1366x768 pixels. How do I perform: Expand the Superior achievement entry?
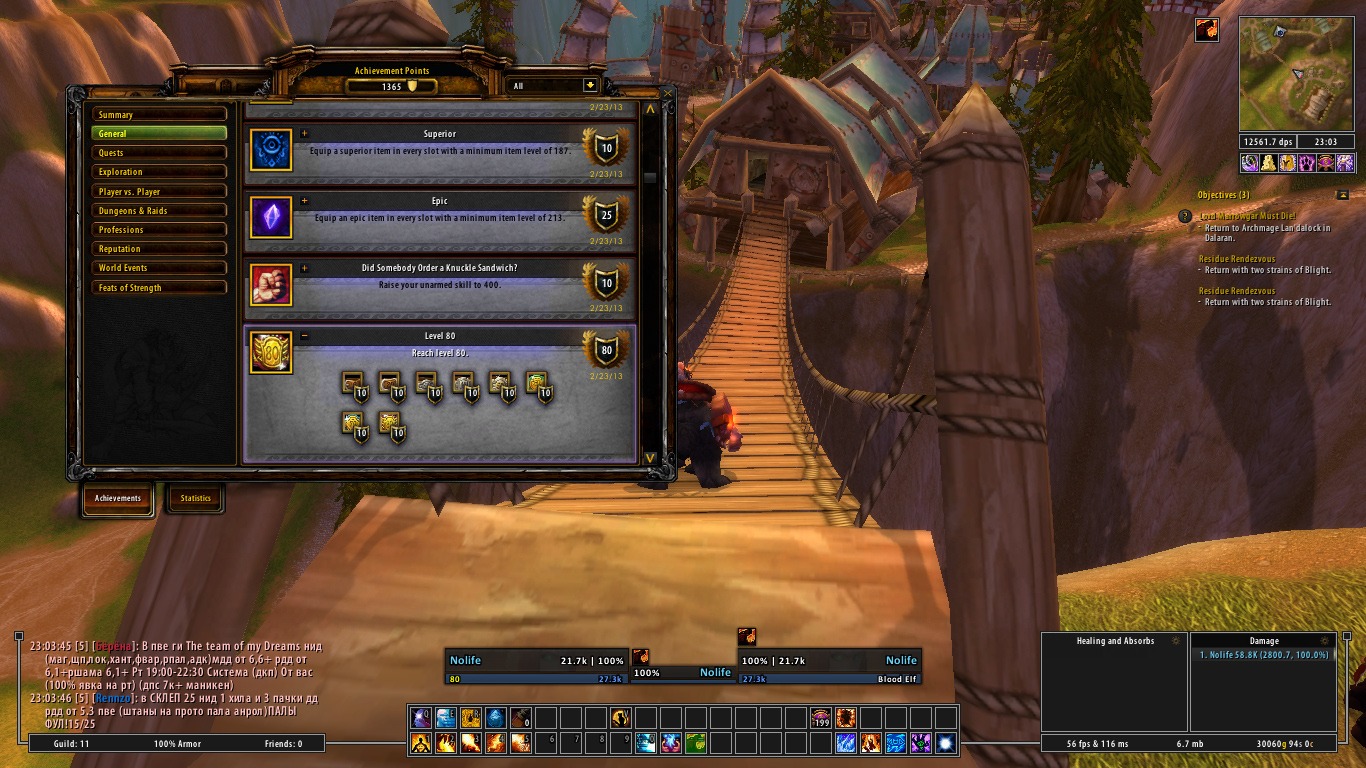coord(305,133)
